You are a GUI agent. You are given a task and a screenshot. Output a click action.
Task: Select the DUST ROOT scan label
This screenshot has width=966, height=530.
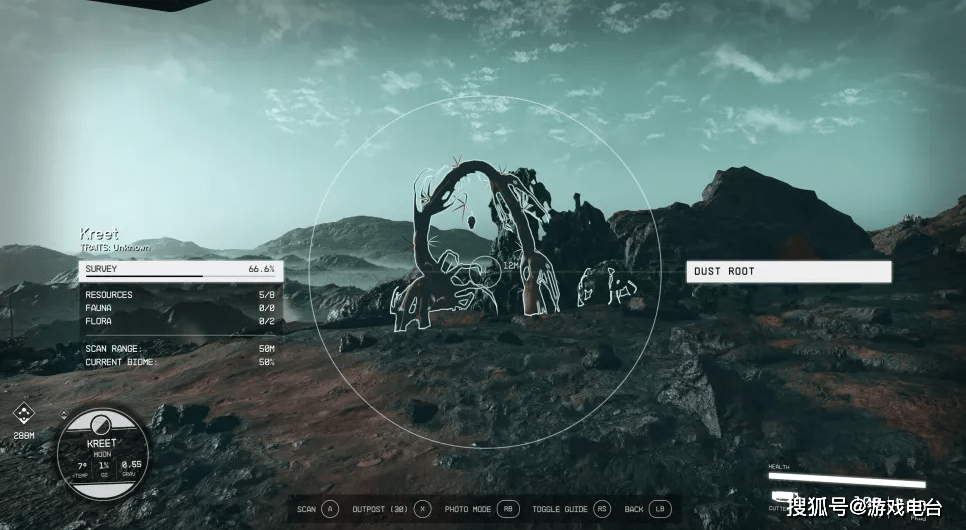(x=788, y=271)
